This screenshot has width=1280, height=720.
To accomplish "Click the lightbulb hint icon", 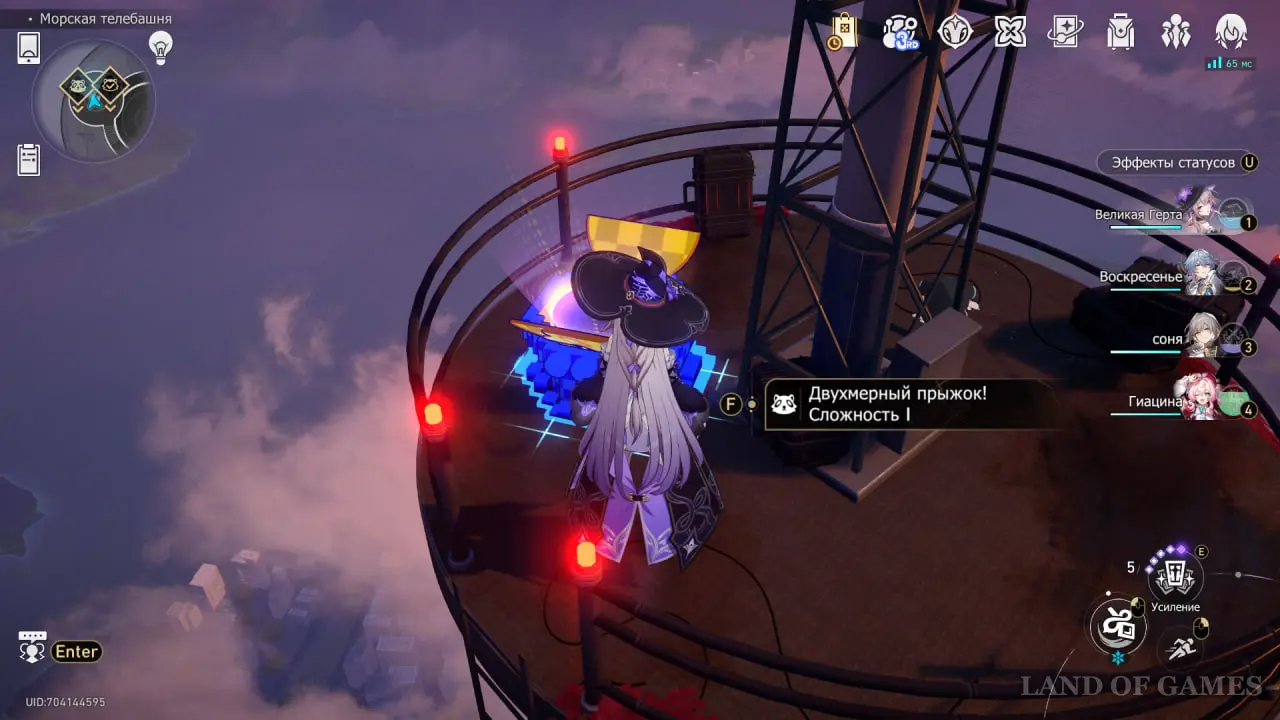I will pyautogui.click(x=160, y=46).
